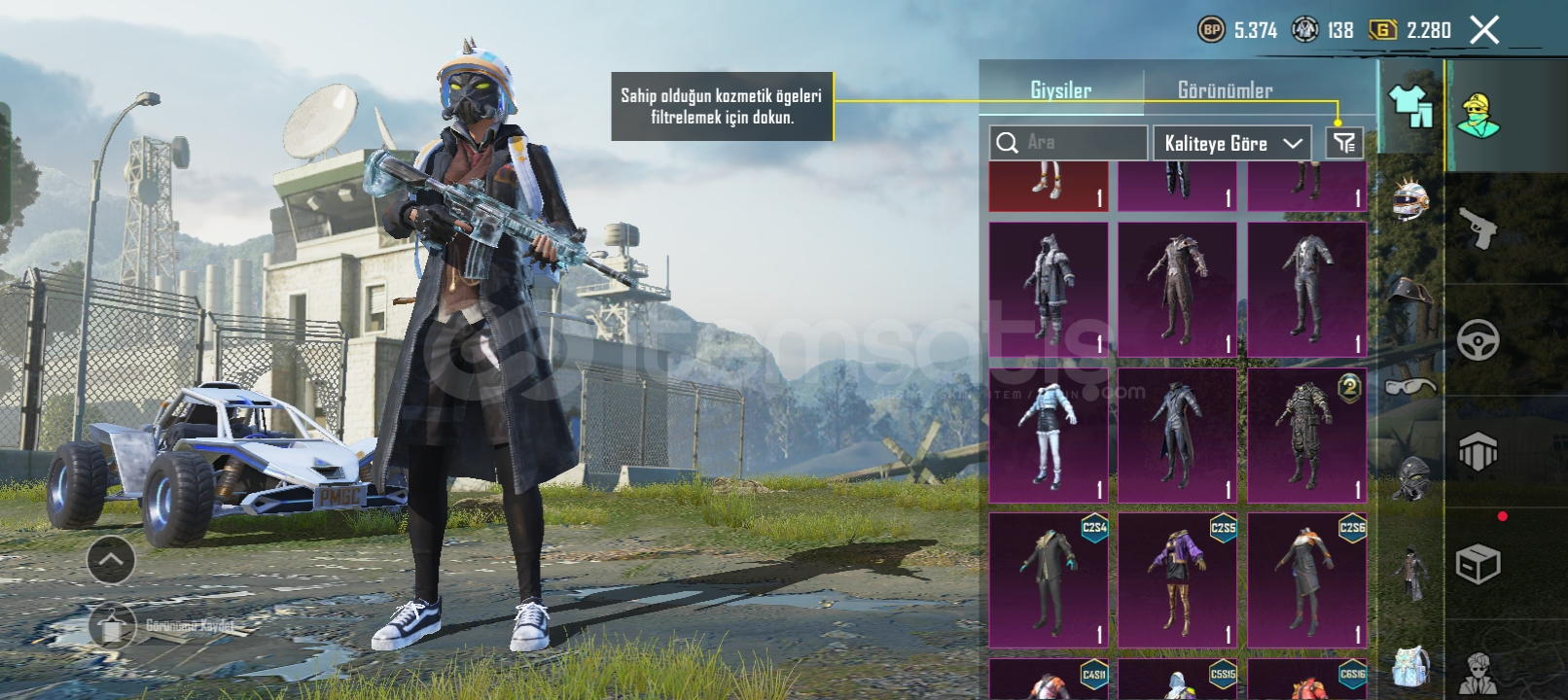Select the glasses subcategory icon
This screenshot has height=700, width=1568.
tap(1409, 387)
